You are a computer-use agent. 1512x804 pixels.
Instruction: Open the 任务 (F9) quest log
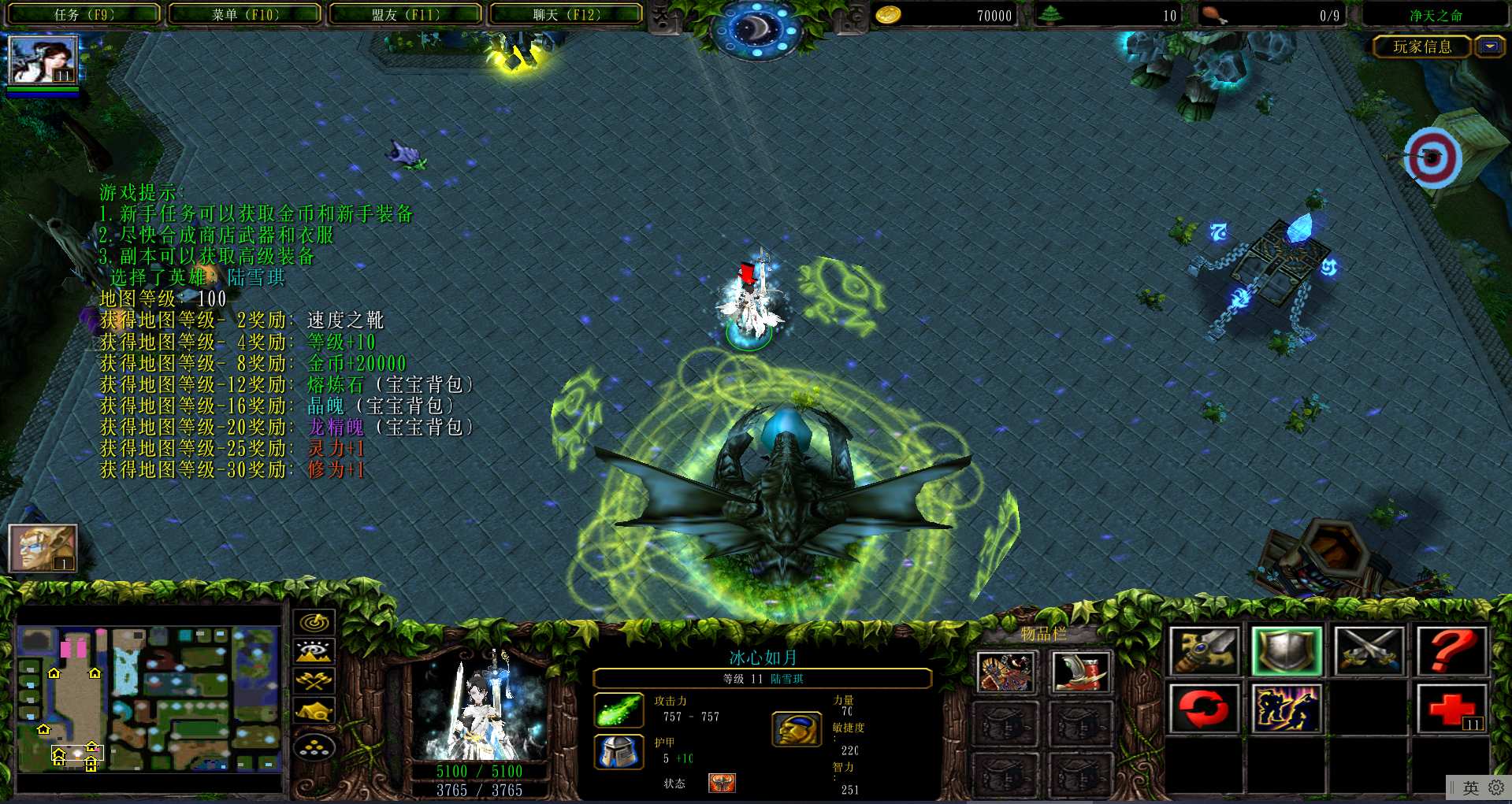coord(84,14)
